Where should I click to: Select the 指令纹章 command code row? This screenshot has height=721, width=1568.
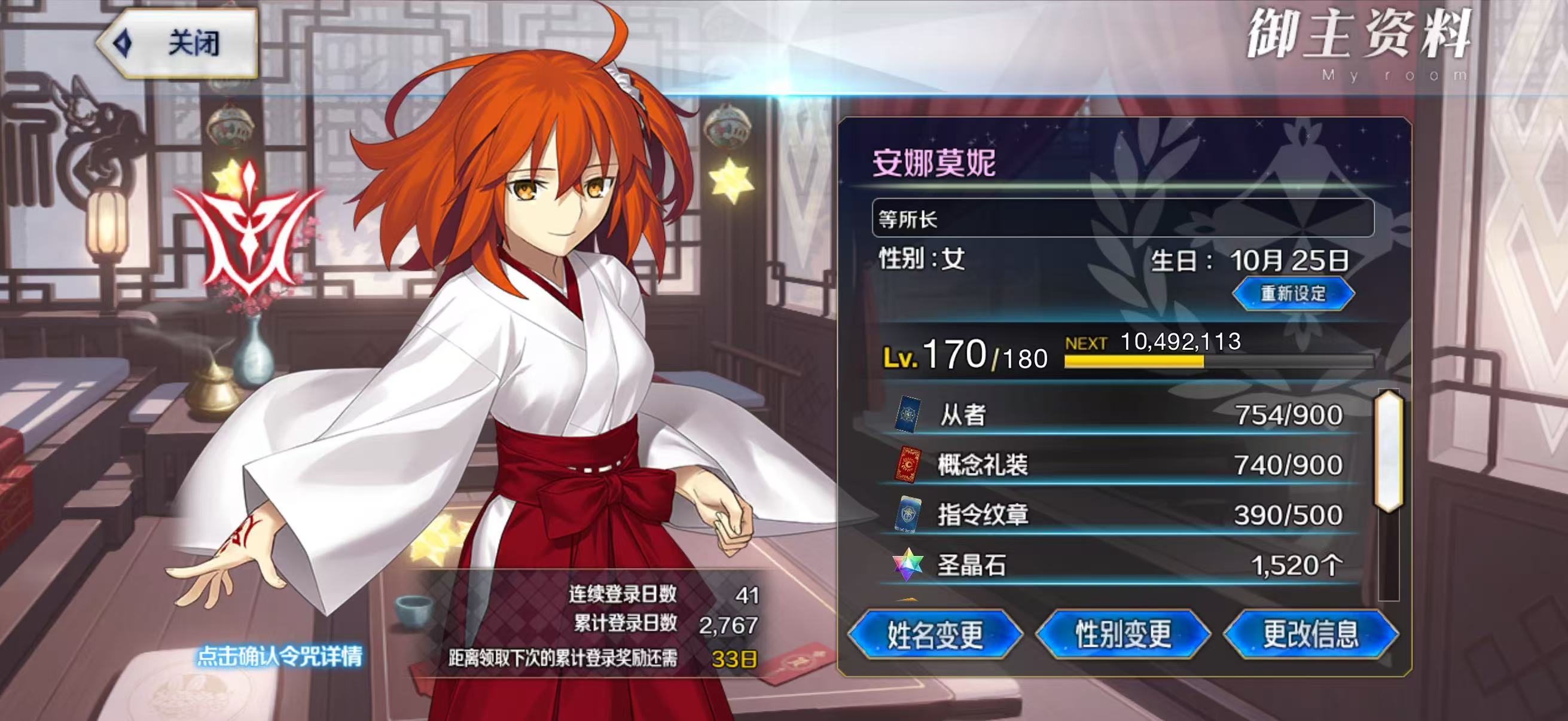[x=1120, y=515]
